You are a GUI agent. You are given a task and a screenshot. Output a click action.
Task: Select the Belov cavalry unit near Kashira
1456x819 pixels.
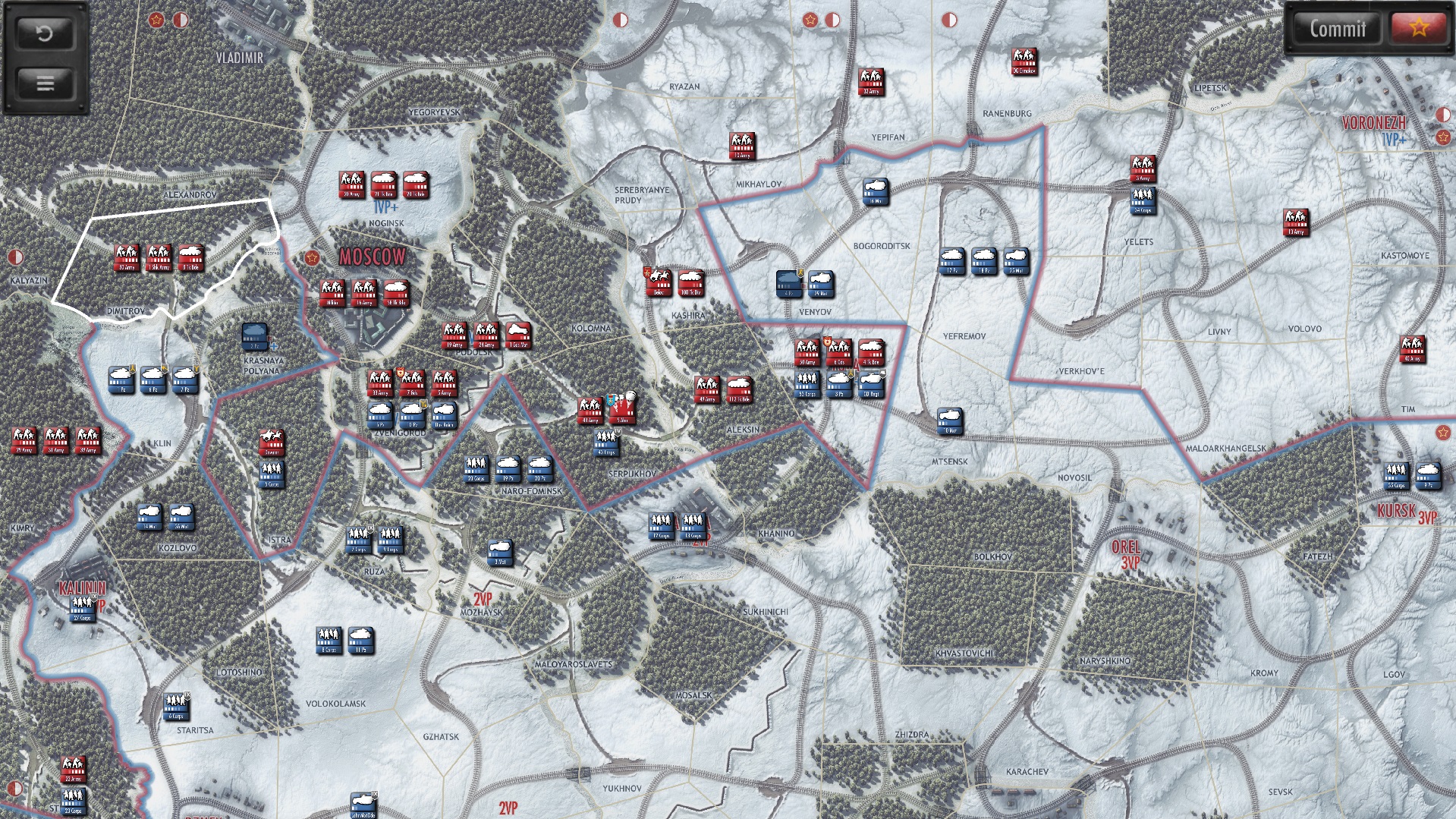click(x=660, y=281)
